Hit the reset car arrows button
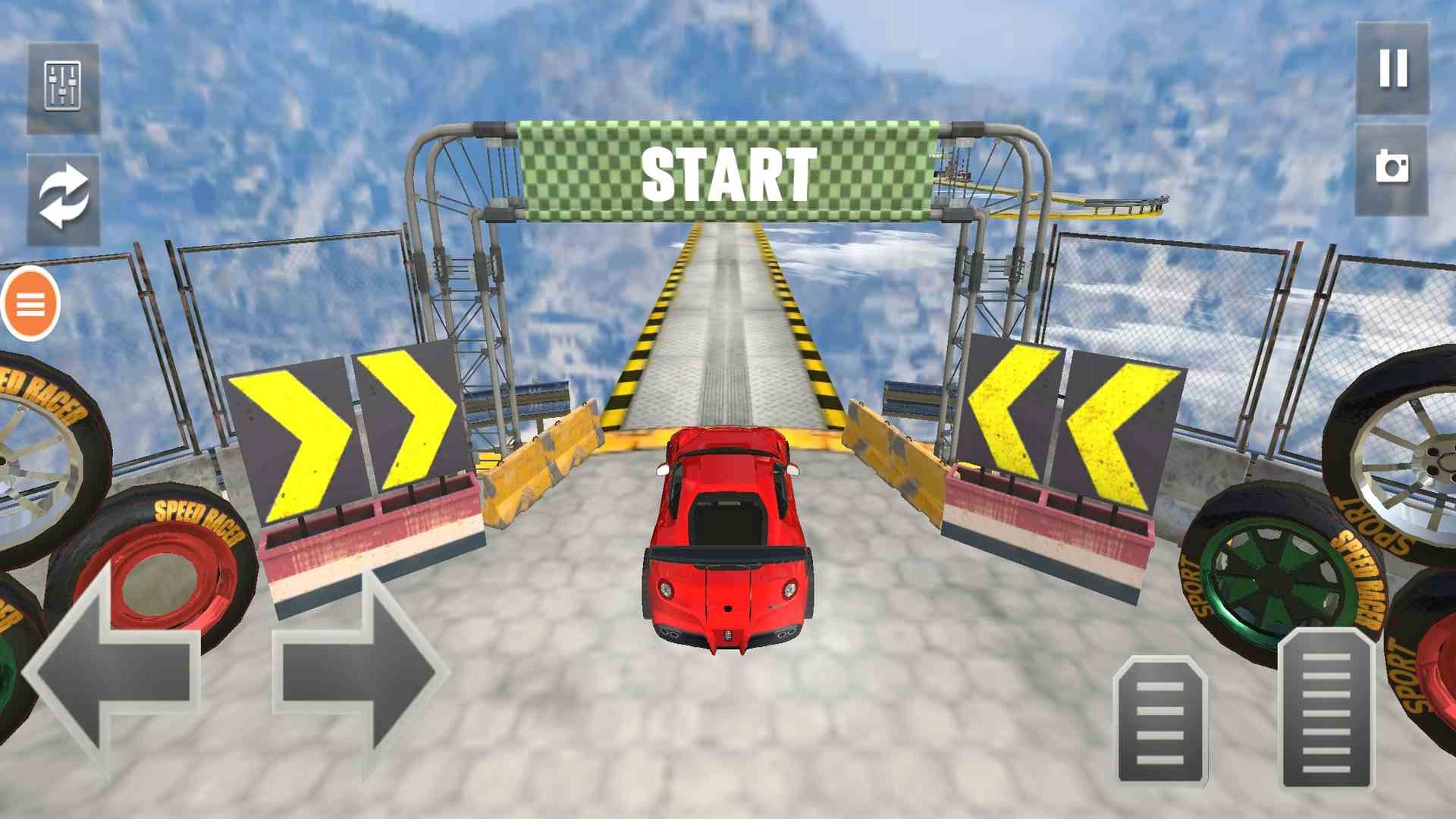The image size is (1456, 819). pyautogui.click(x=64, y=199)
